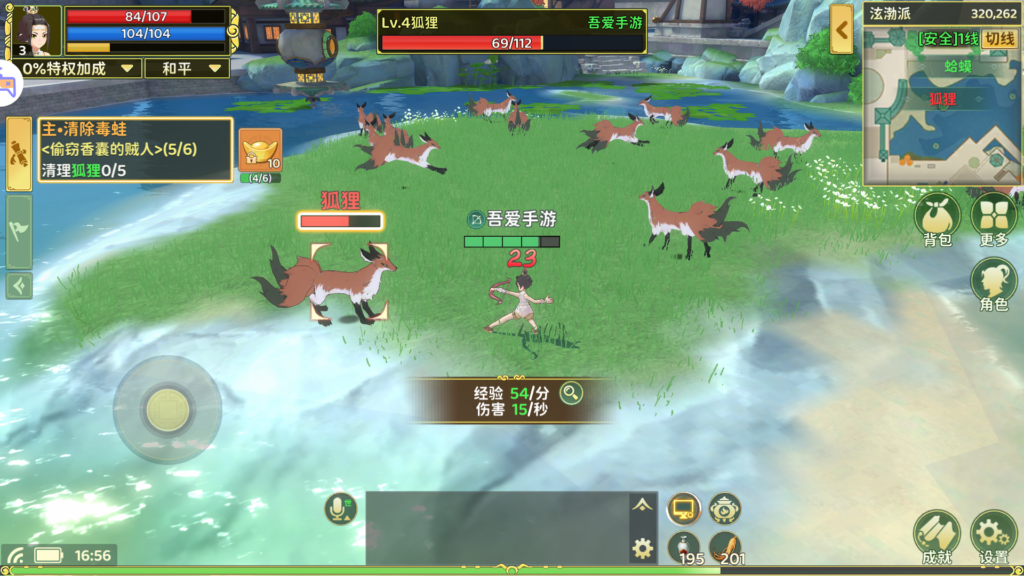The width and height of the screenshot is (1024, 576).
Task: Switch to the scroll quest tab
Action: coord(19,153)
